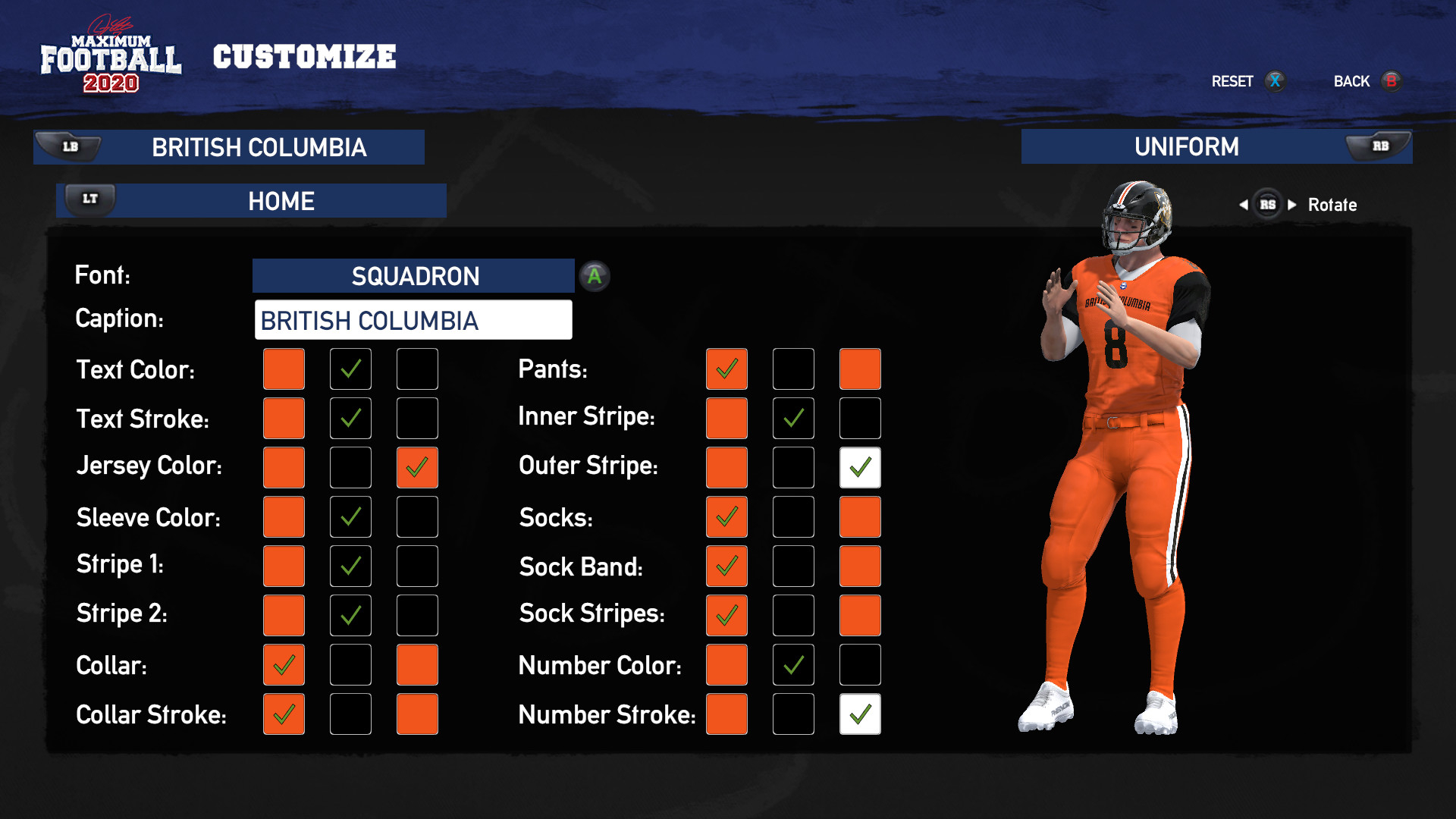Select the orange Sock Band swatch
The width and height of the screenshot is (1456, 819).
(726, 566)
